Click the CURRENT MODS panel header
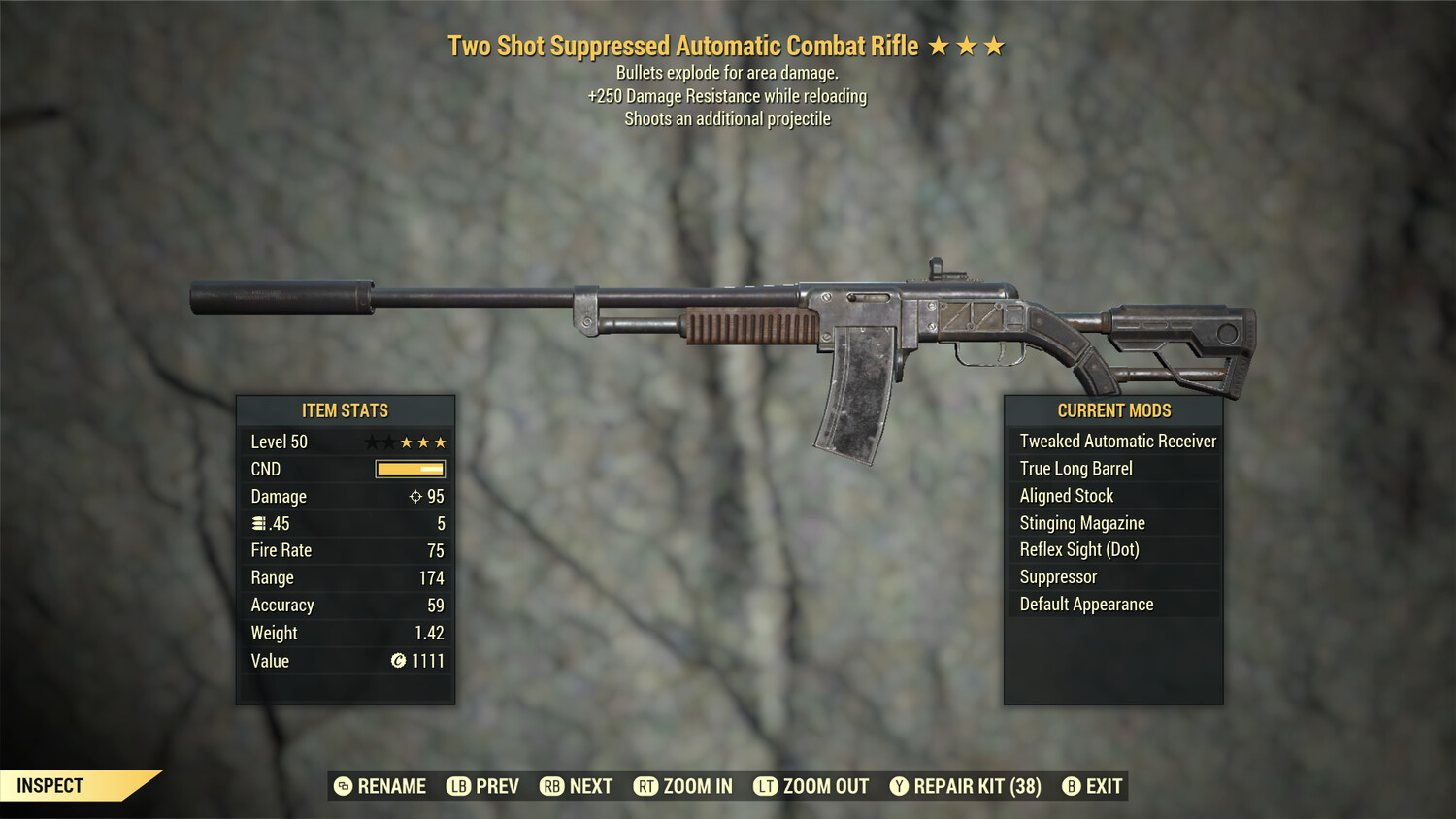The height and width of the screenshot is (819, 1456). point(1112,410)
